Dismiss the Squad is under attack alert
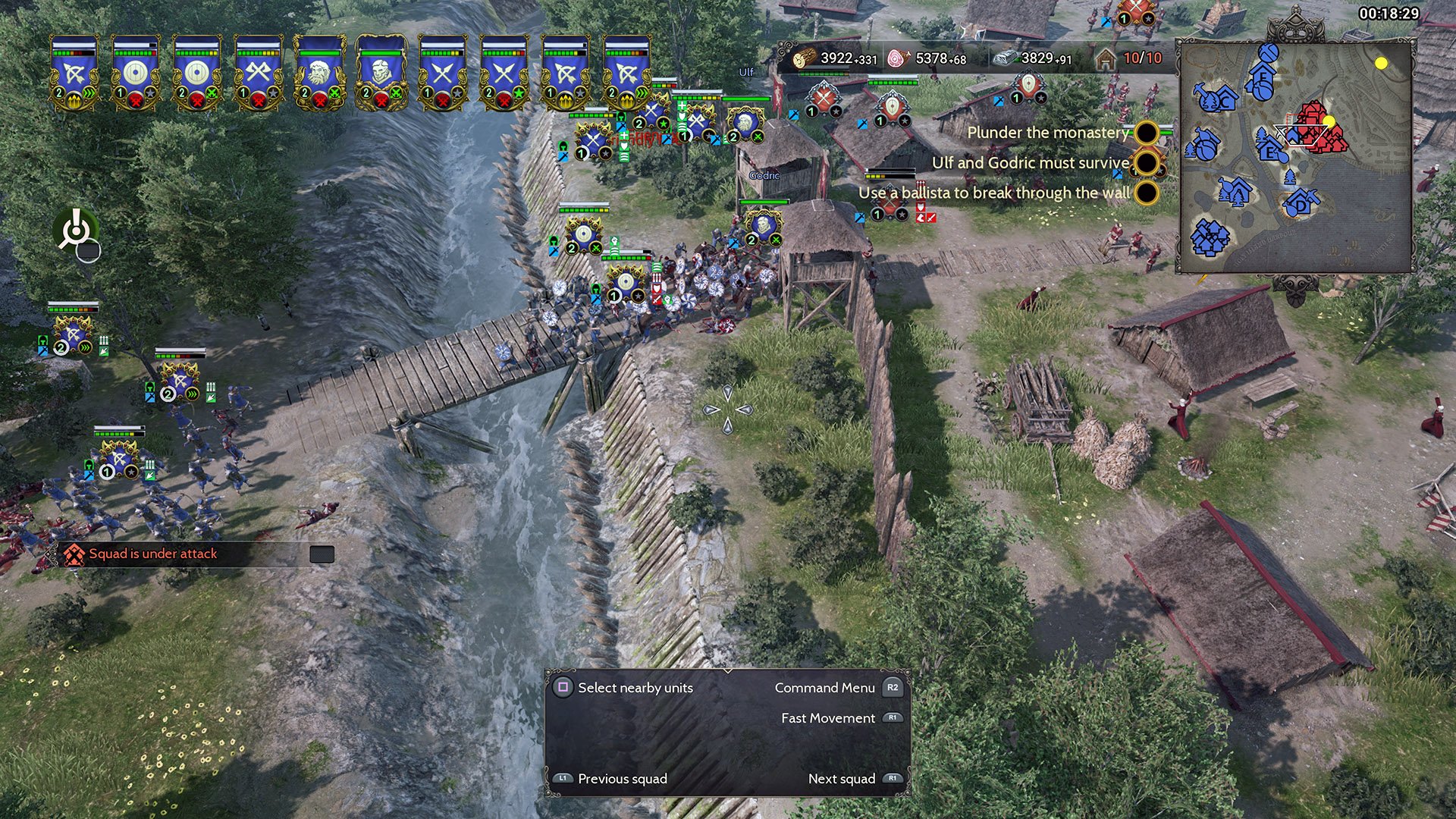1456x819 pixels. (322, 554)
